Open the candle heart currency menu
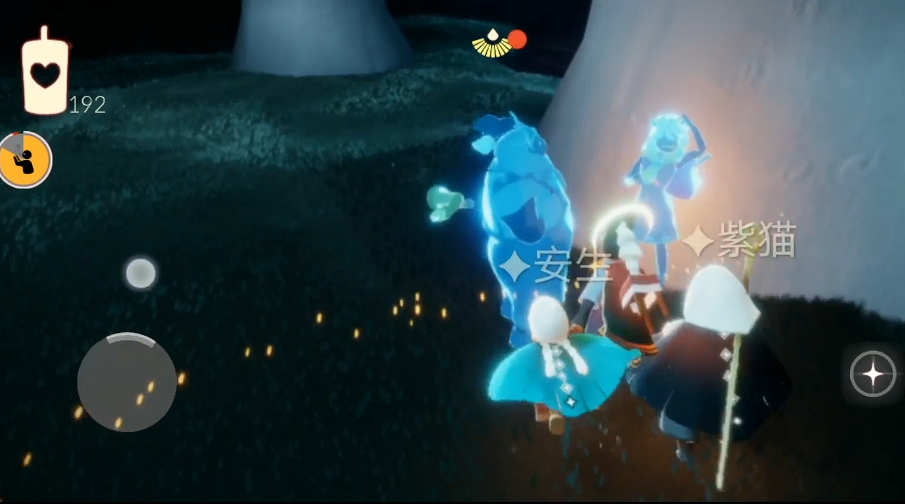The height and width of the screenshot is (504, 905). [x=44, y=73]
